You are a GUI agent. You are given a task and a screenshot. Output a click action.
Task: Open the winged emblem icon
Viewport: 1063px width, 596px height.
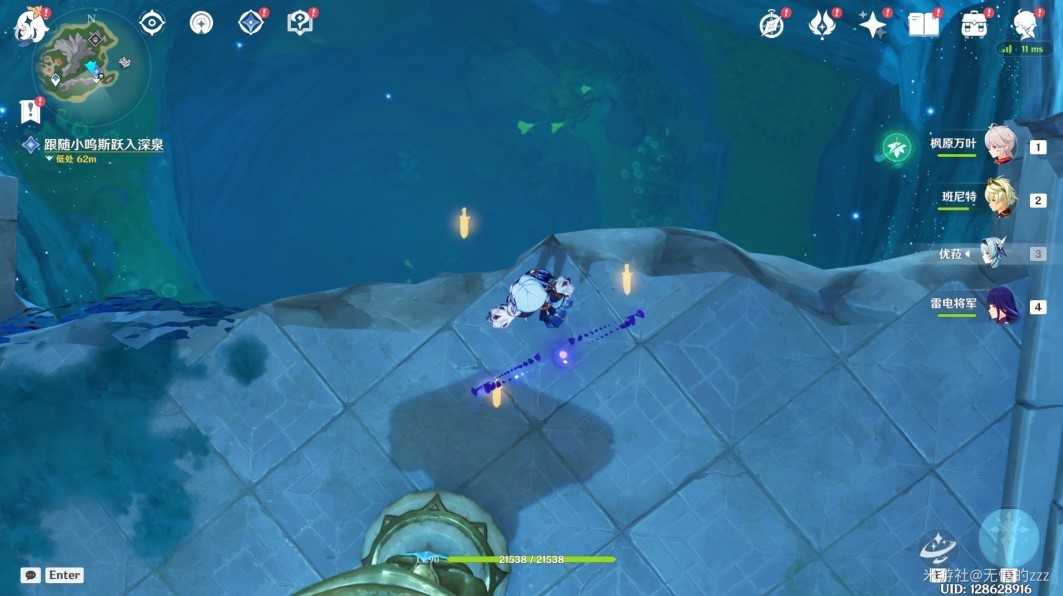[822, 25]
